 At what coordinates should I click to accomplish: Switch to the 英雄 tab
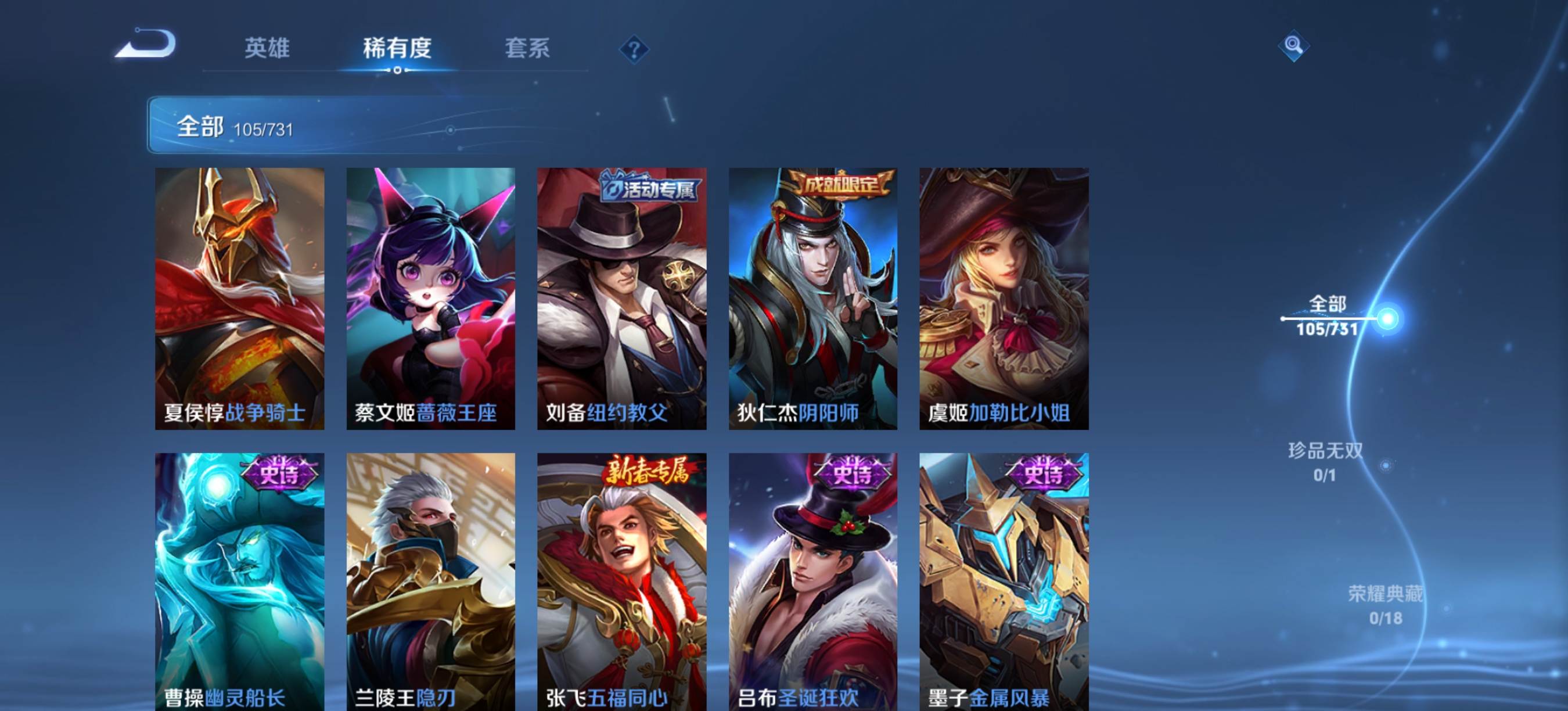(x=268, y=50)
